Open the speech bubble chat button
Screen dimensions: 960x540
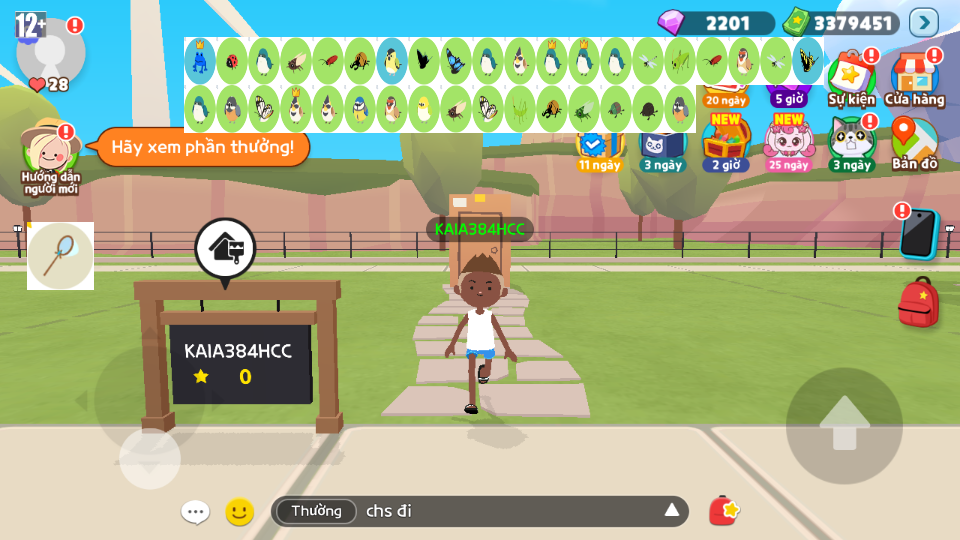195,512
